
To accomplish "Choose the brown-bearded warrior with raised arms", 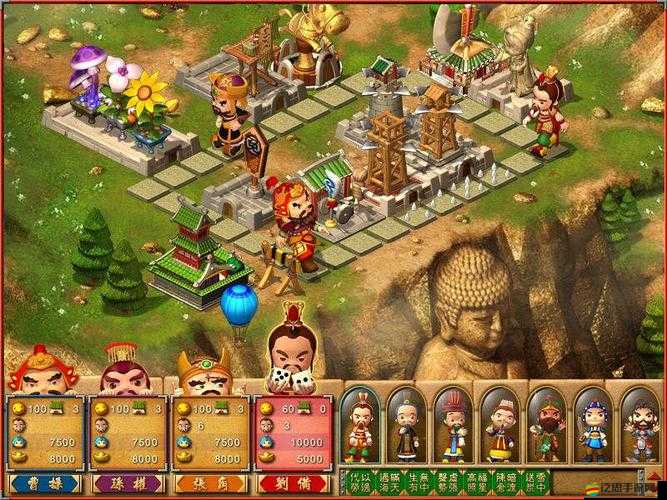I will (640, 425).
